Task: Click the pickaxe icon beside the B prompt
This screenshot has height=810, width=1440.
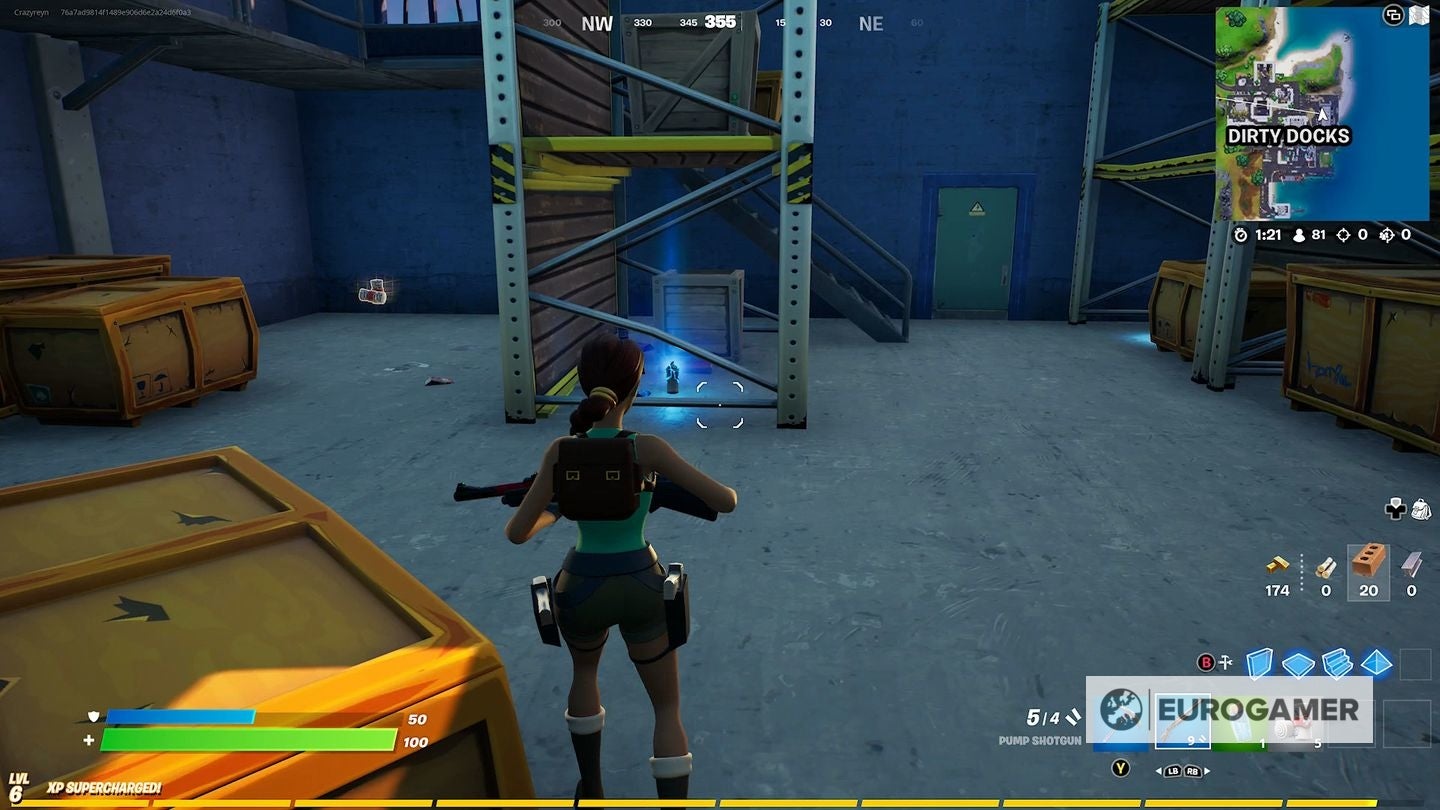Action: pyautogui.click(x=1224, y=662)
